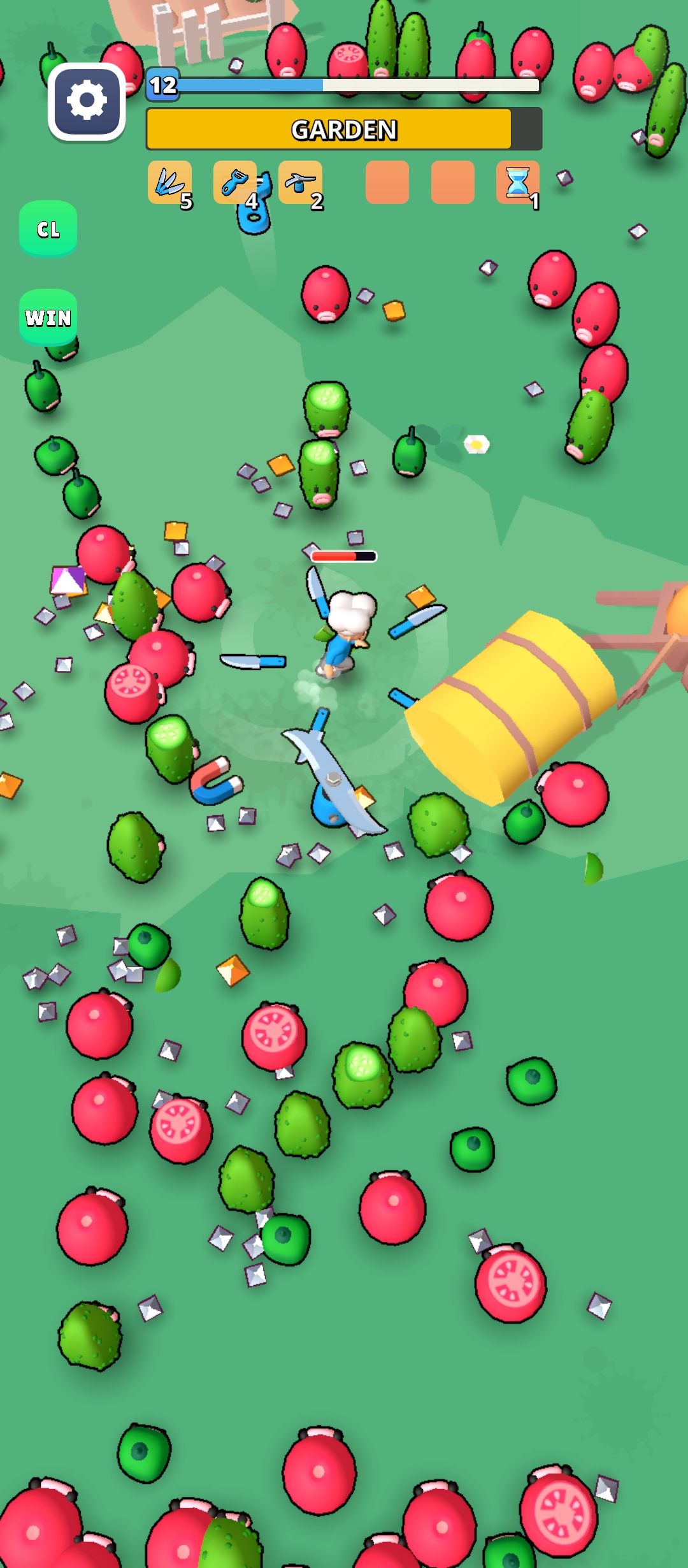Screen dimensions: 688x1568
Task: Select the spinning blade skill icon
Action: (300, 183)
